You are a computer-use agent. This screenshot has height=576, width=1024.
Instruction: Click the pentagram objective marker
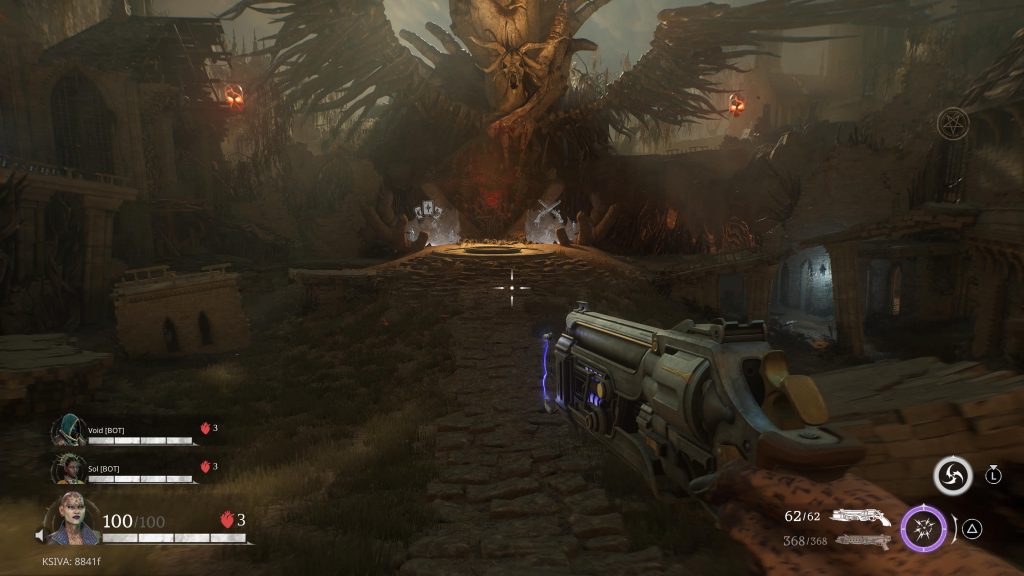click(953, 124)
